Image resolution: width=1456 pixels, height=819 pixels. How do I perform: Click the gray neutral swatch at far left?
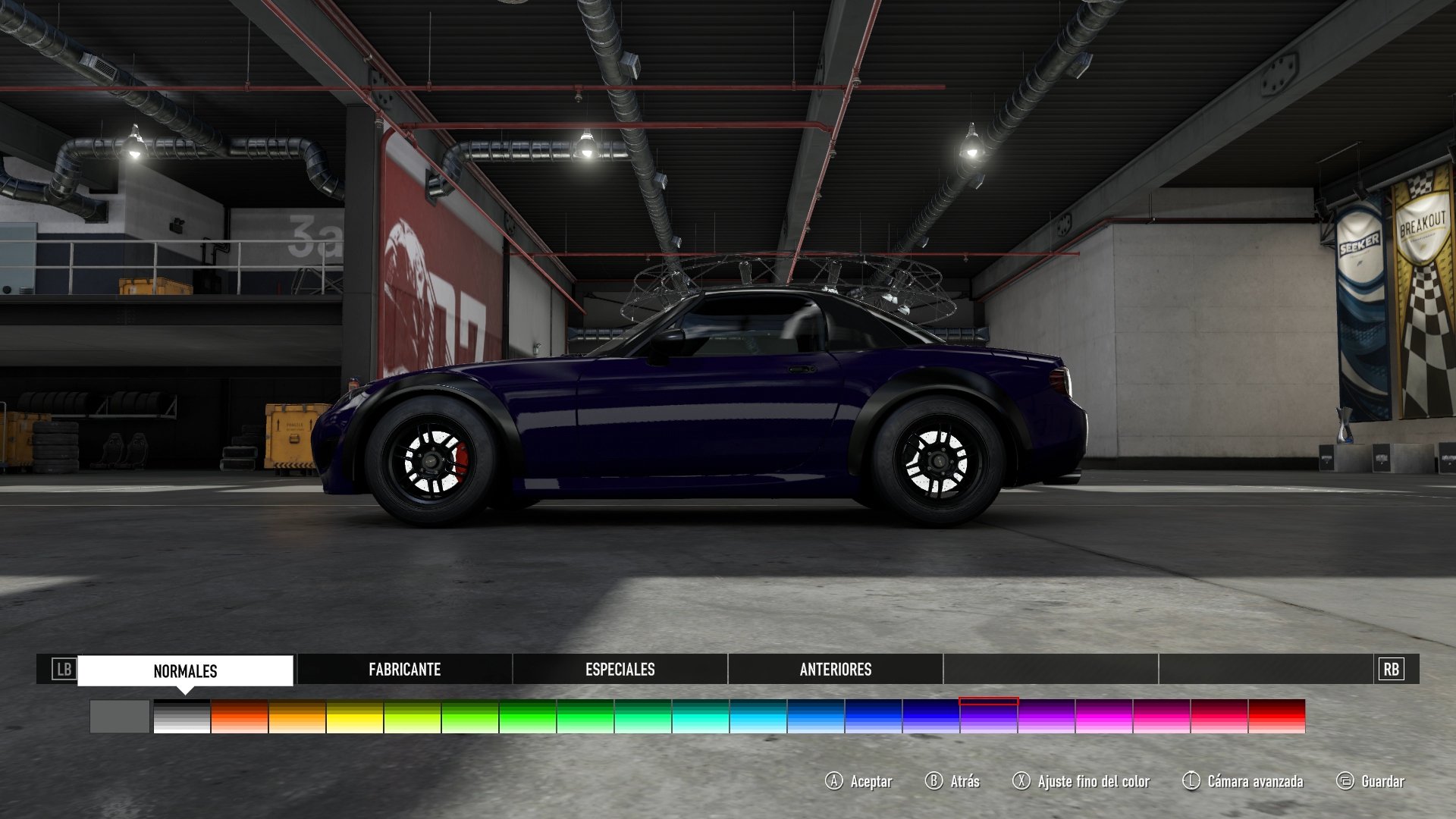point(118,716)
